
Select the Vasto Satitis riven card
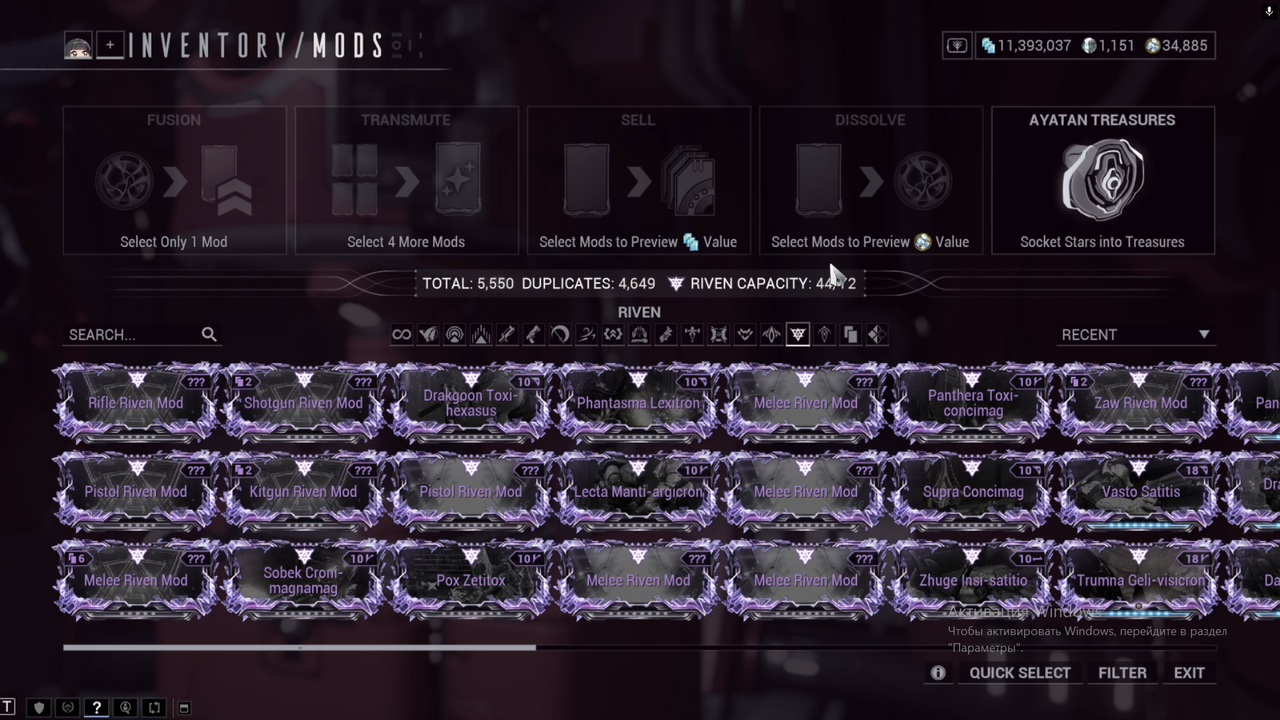click(1141, 491)
